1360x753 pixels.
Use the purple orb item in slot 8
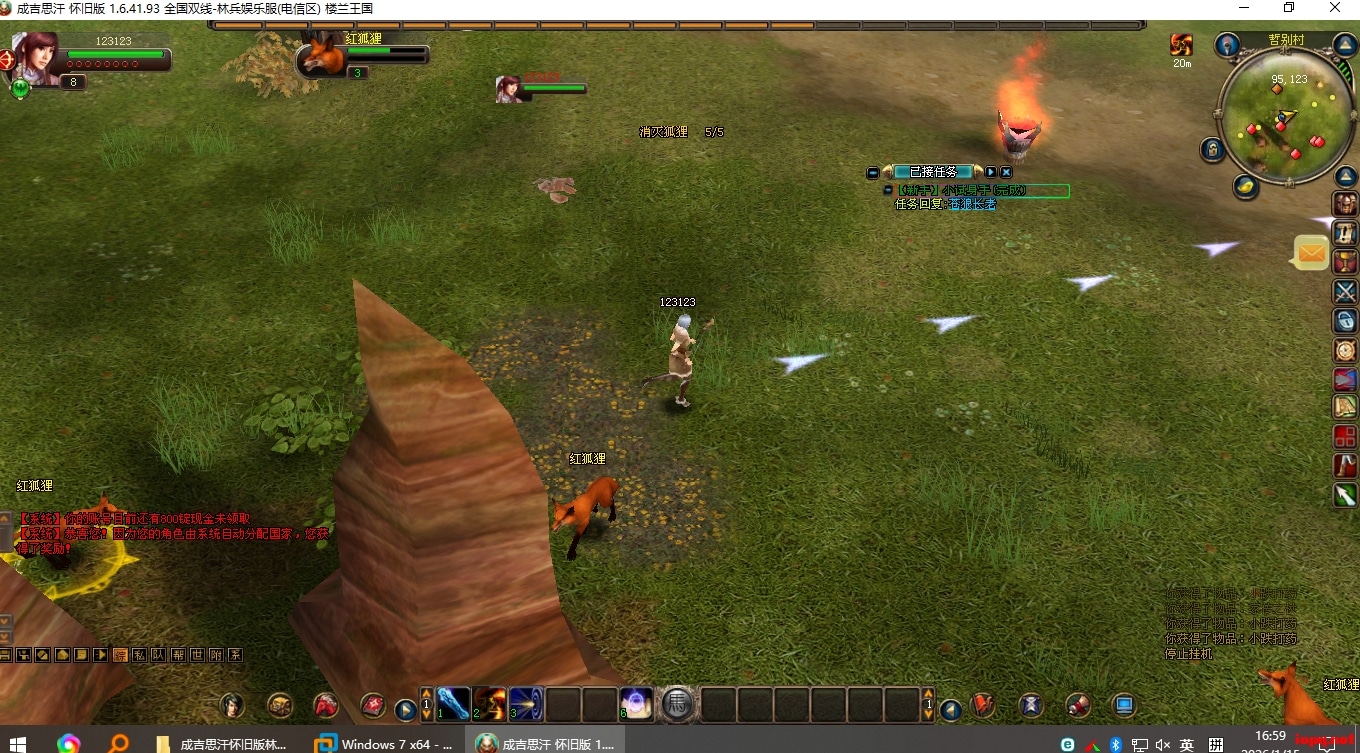636,704
